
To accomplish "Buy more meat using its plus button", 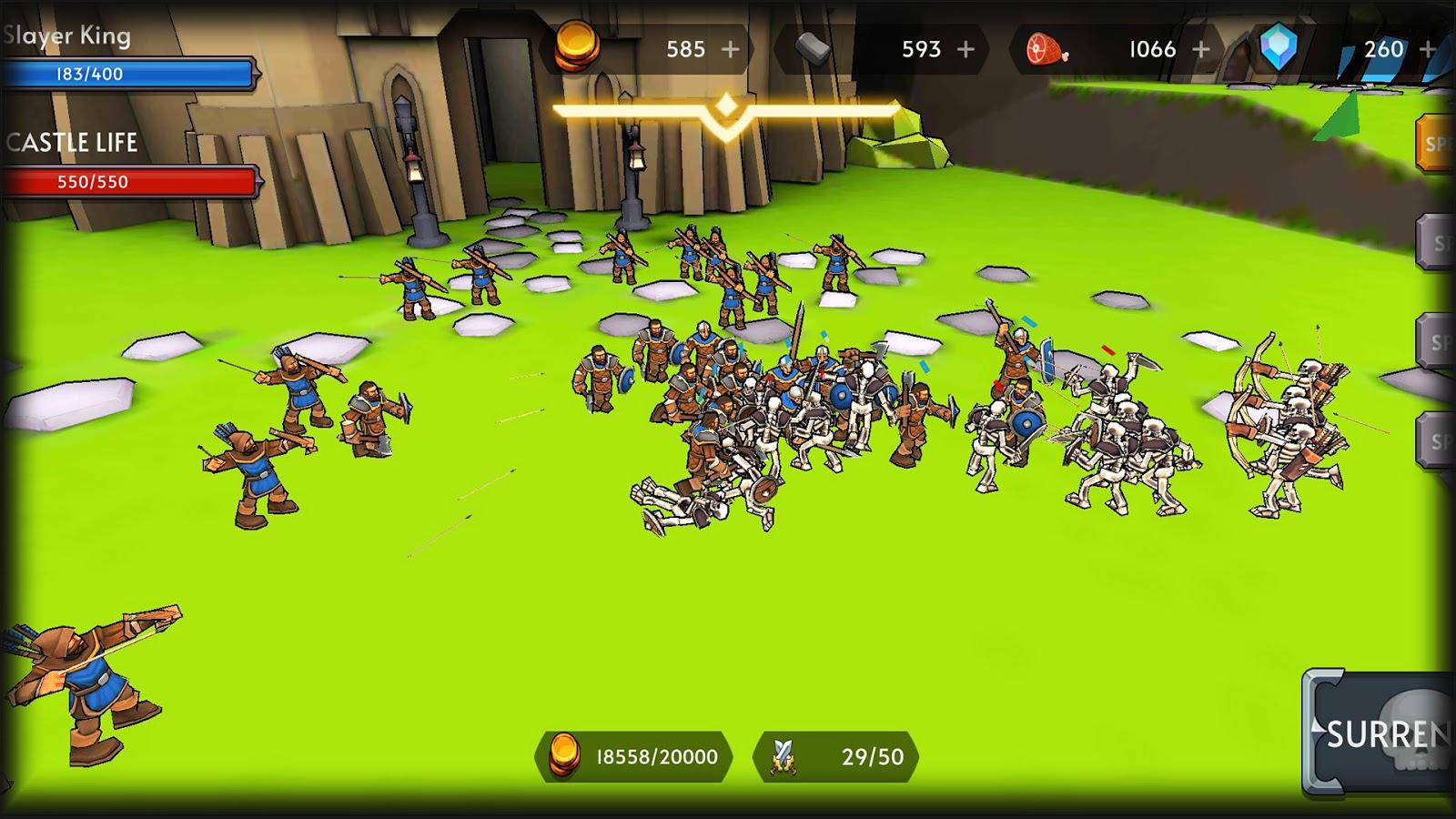I will [1201, 49].
